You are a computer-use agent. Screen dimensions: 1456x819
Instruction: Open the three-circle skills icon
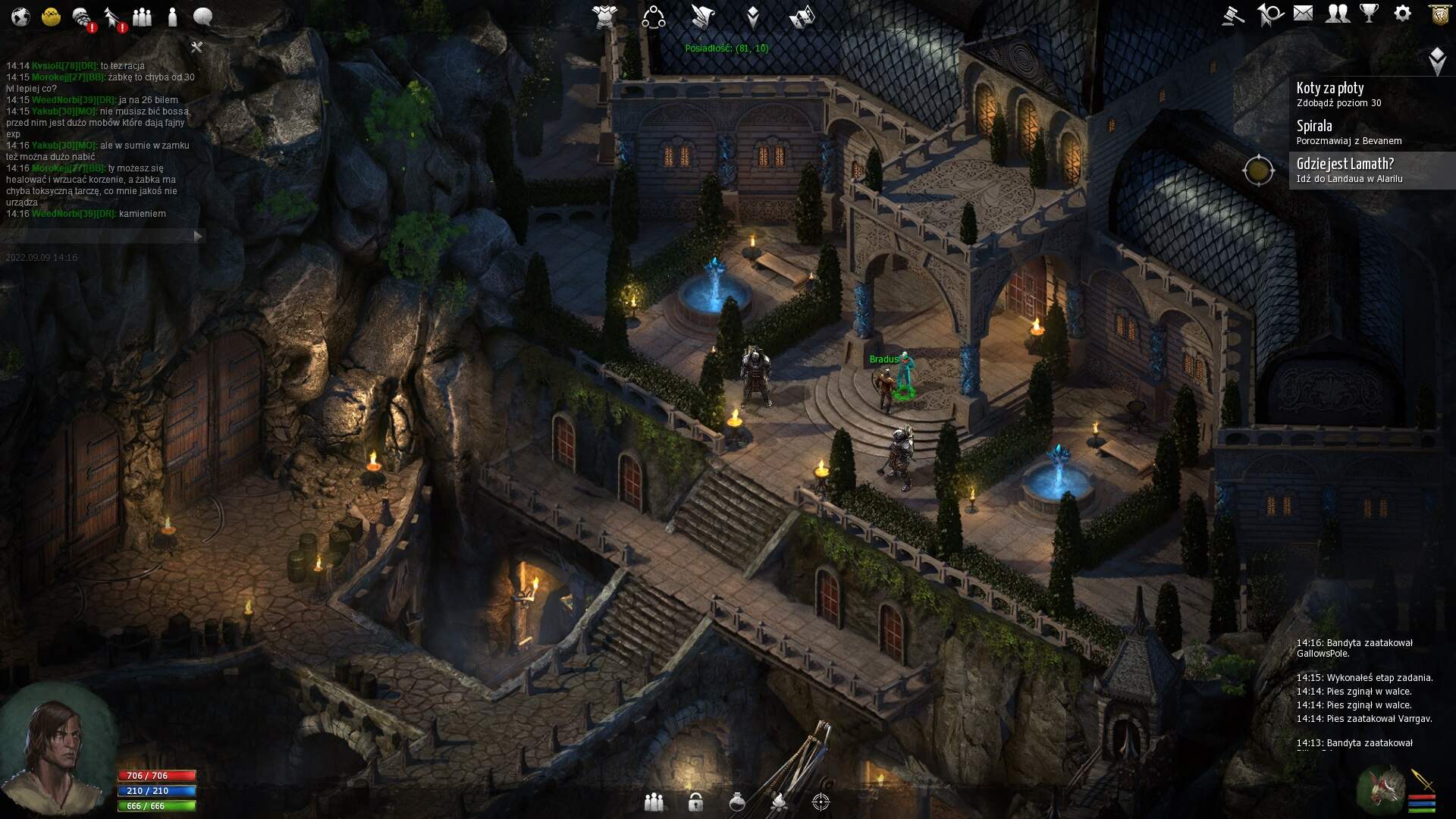tap(653, 17)
